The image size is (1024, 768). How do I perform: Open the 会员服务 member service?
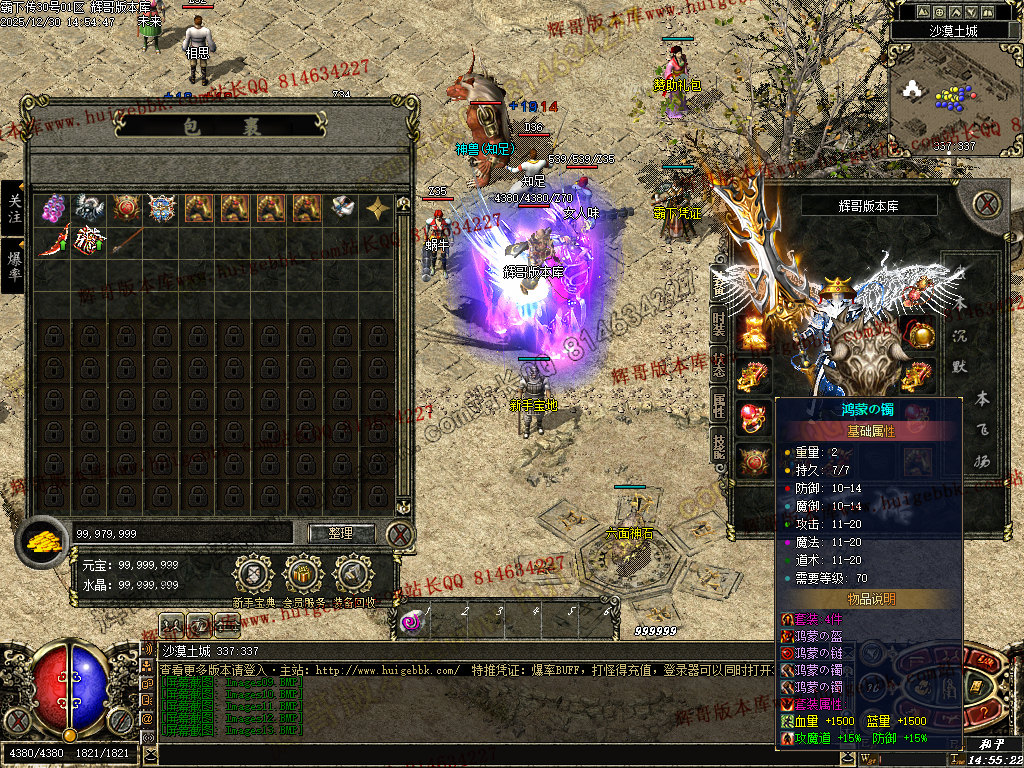pyautogui.click(x=304, y=574)
